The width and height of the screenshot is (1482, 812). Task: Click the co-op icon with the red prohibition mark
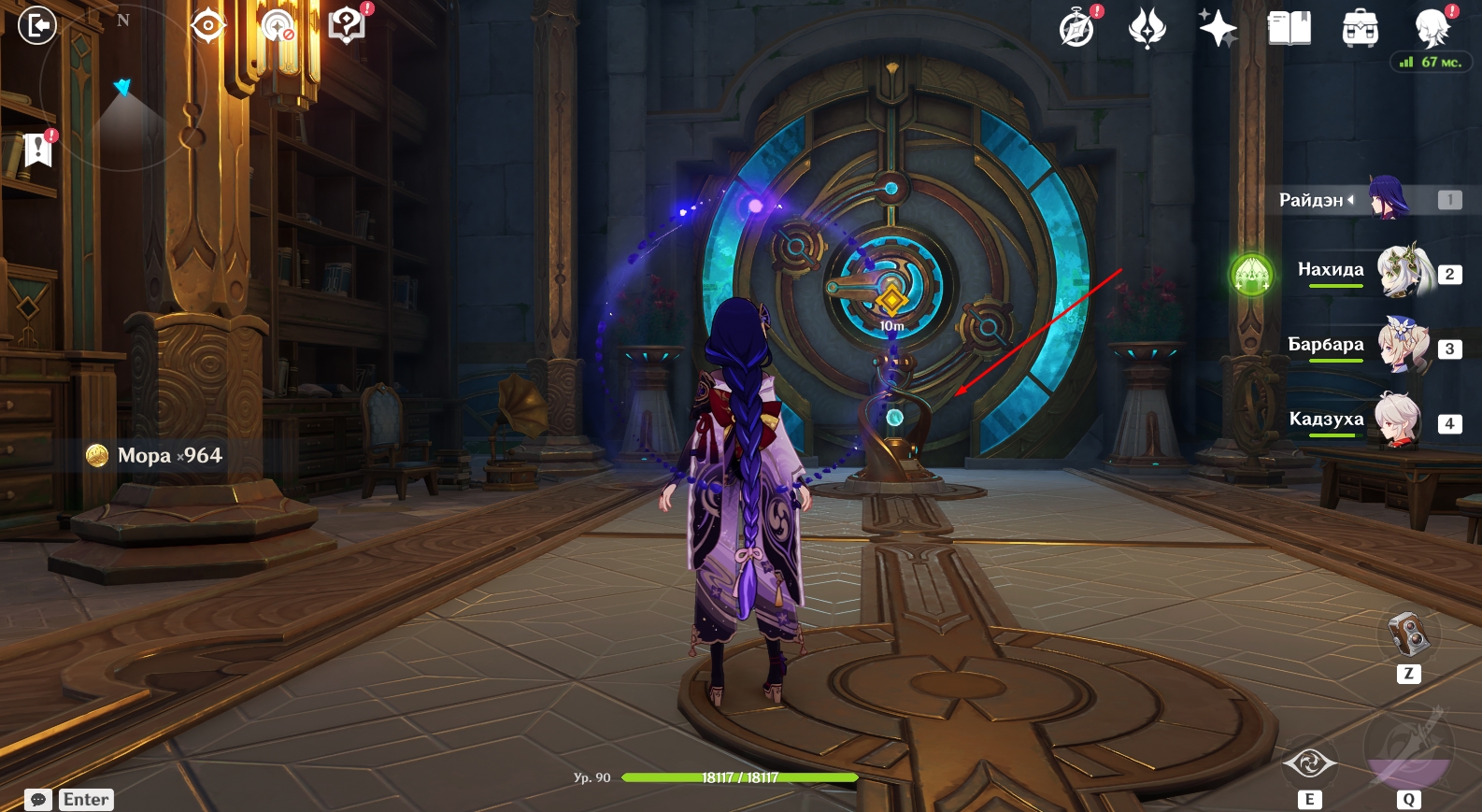tap(278, 26)
